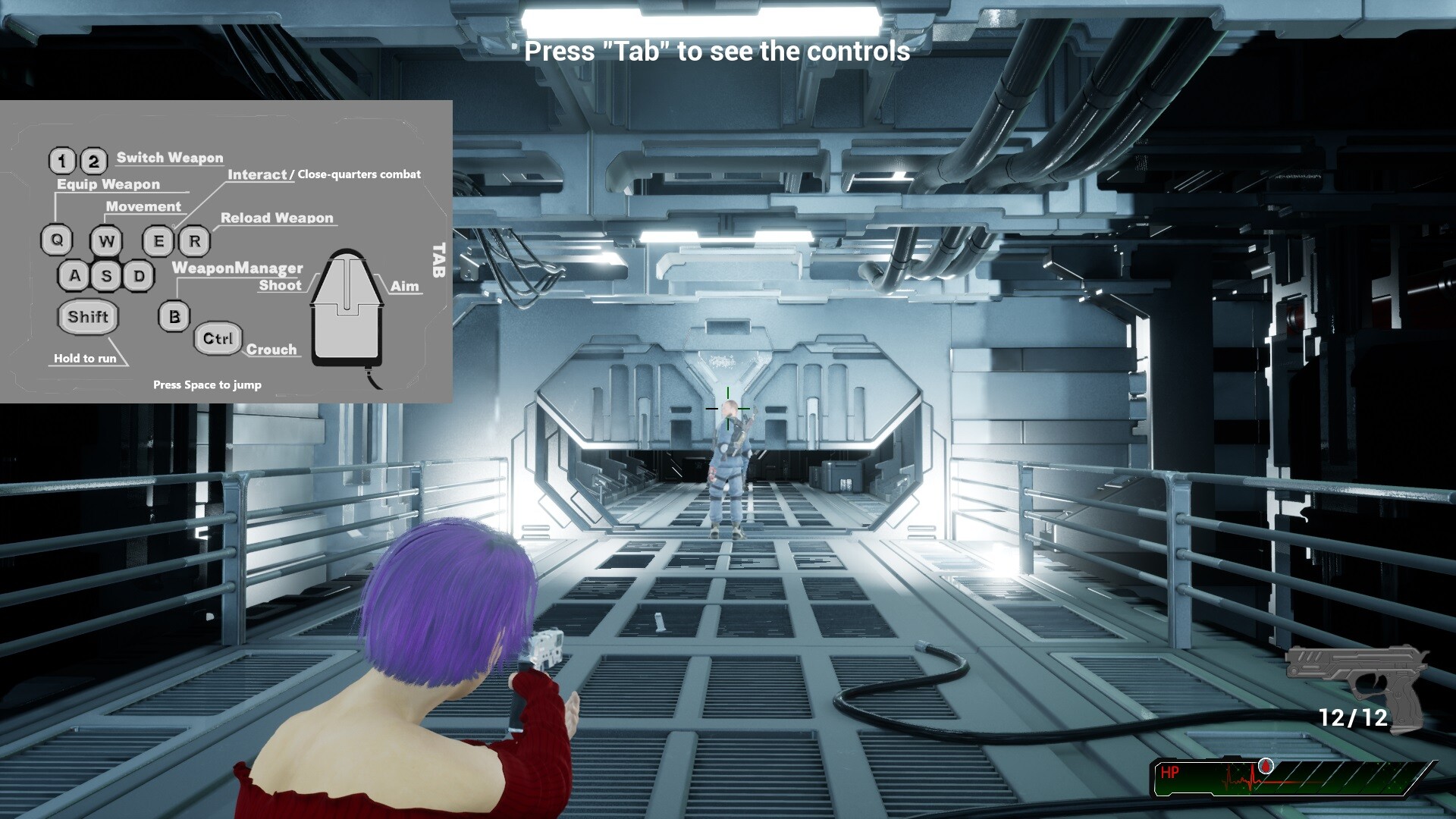Click the Switch Weapon label
Screen dimensions: 1456x819
[170, 157]
